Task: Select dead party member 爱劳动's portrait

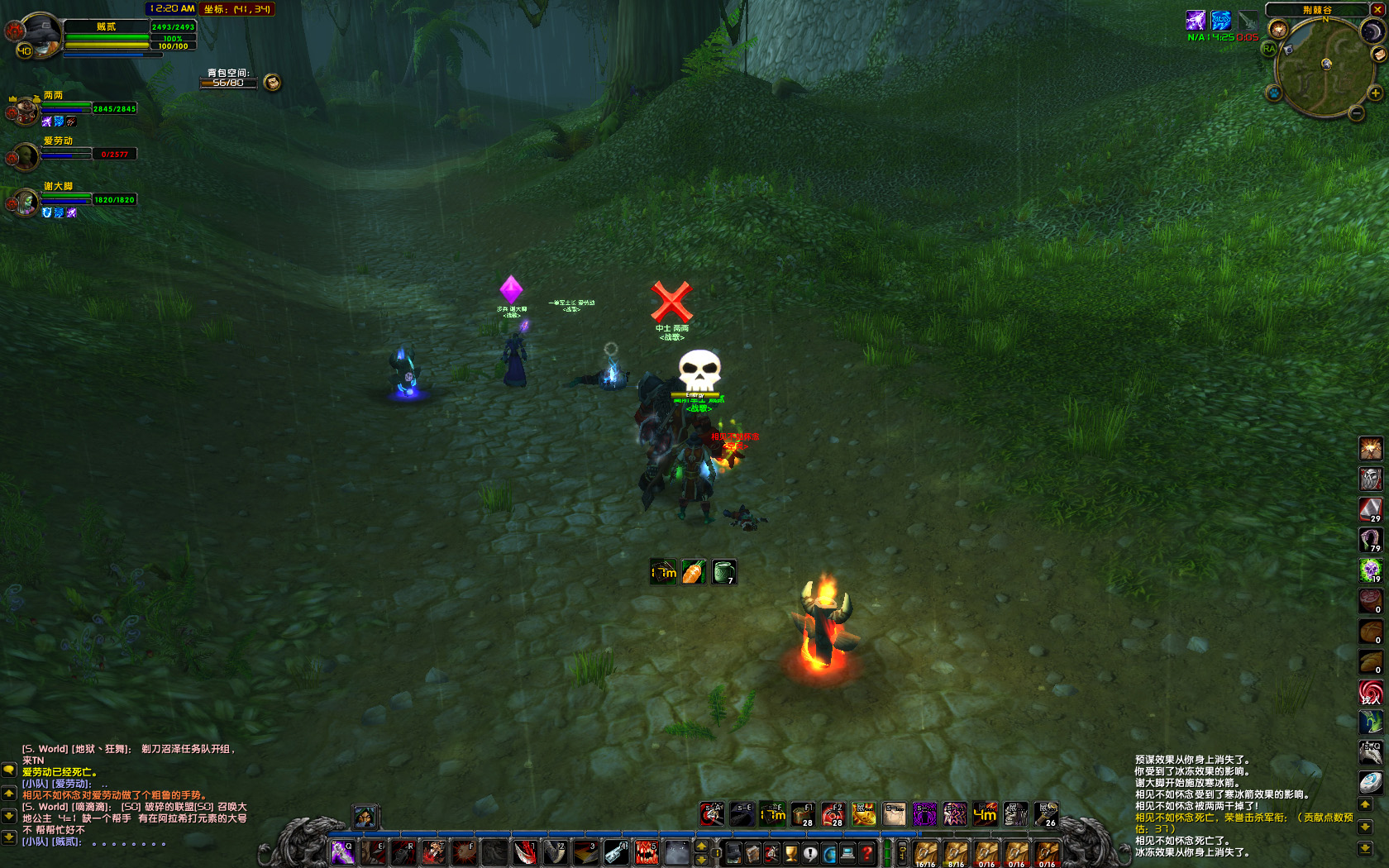Action: pos(25,155)
